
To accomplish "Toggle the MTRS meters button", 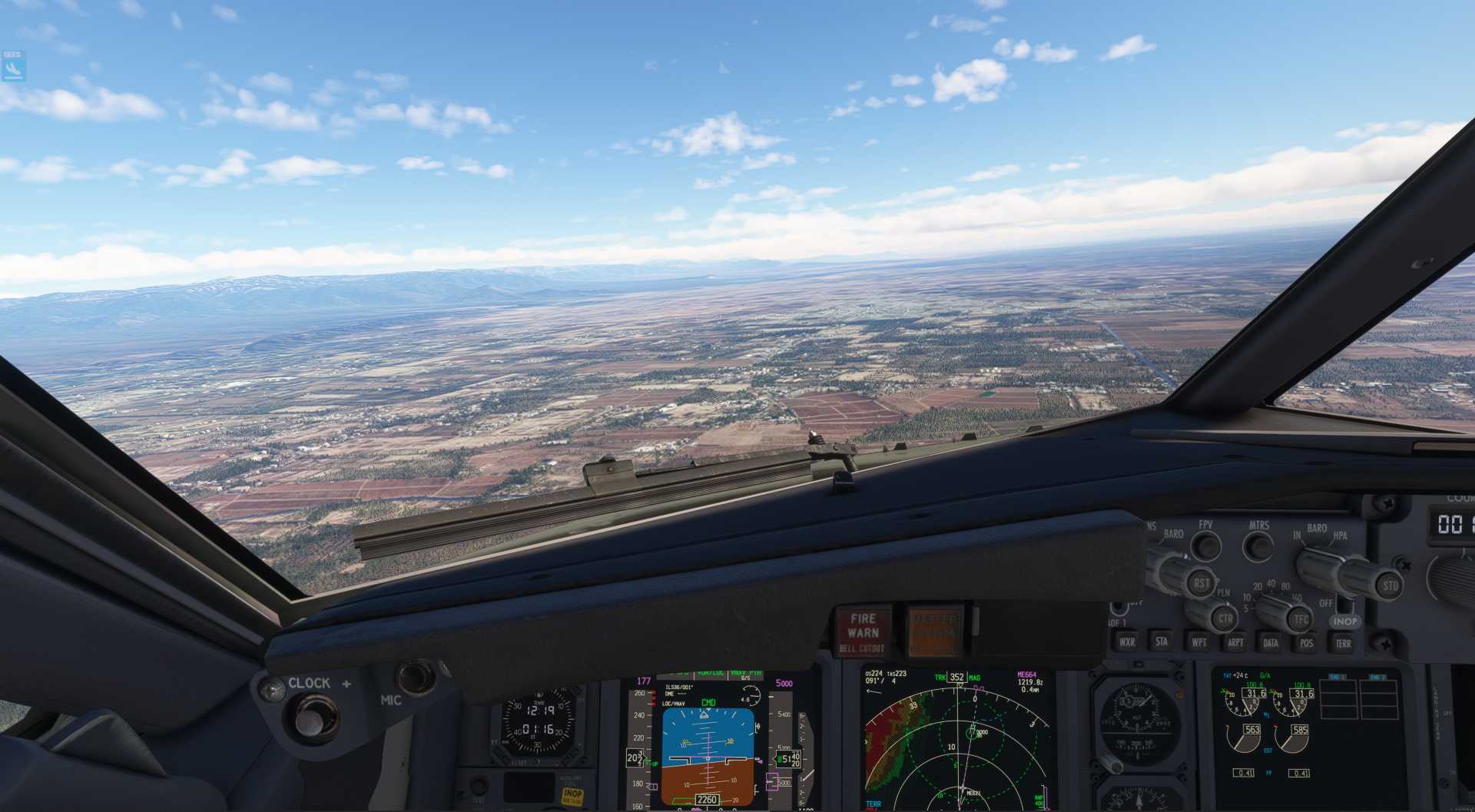I will (1258, 546).
